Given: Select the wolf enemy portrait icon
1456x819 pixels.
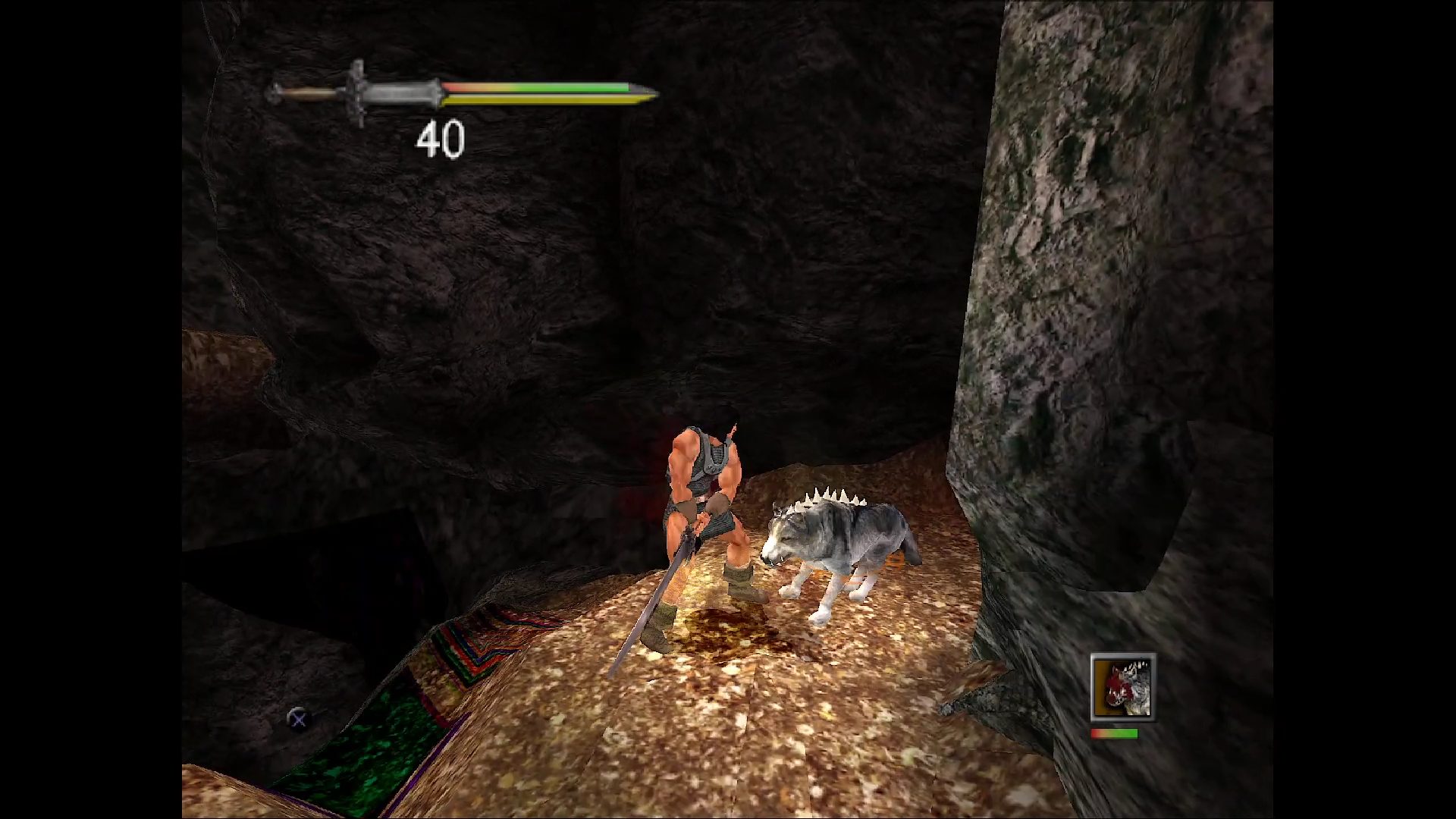Looking at the screenshot, I should [1122, 687].
